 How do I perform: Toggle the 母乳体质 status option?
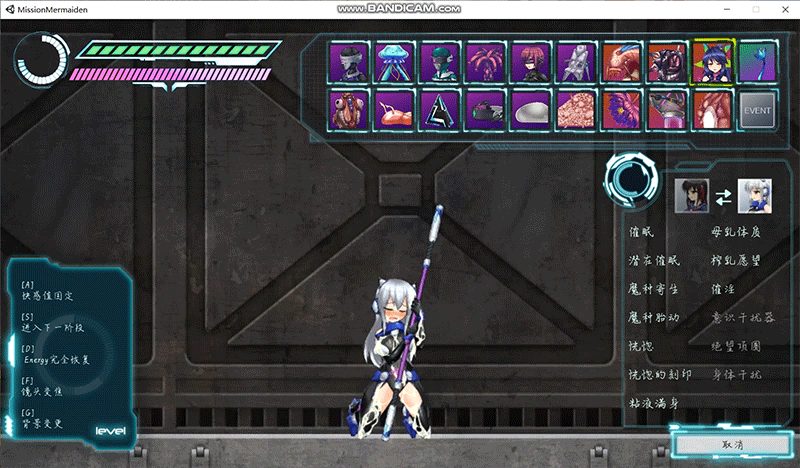coord(736,232)
